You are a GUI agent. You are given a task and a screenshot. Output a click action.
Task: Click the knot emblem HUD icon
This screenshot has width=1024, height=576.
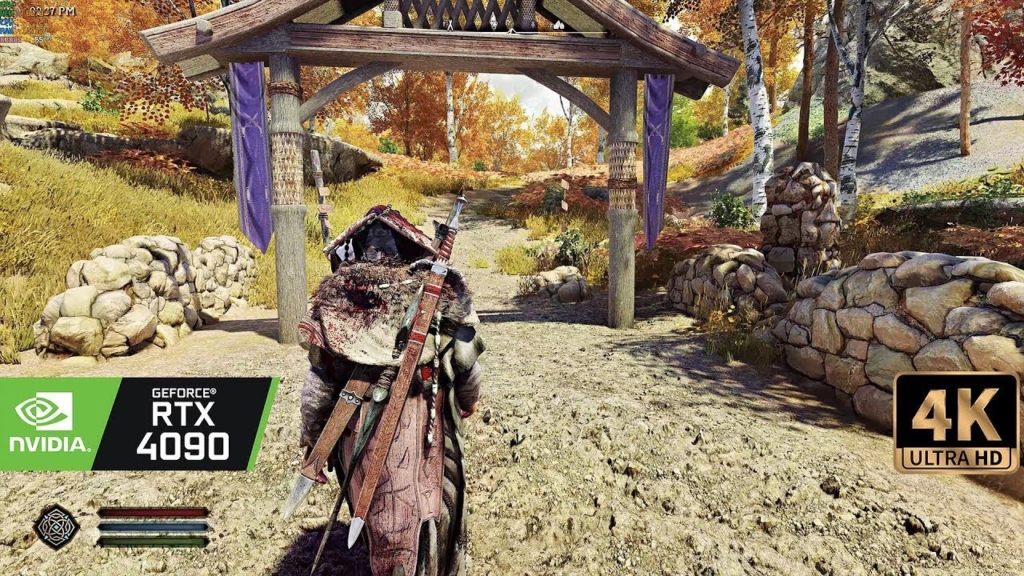(56, 526)
